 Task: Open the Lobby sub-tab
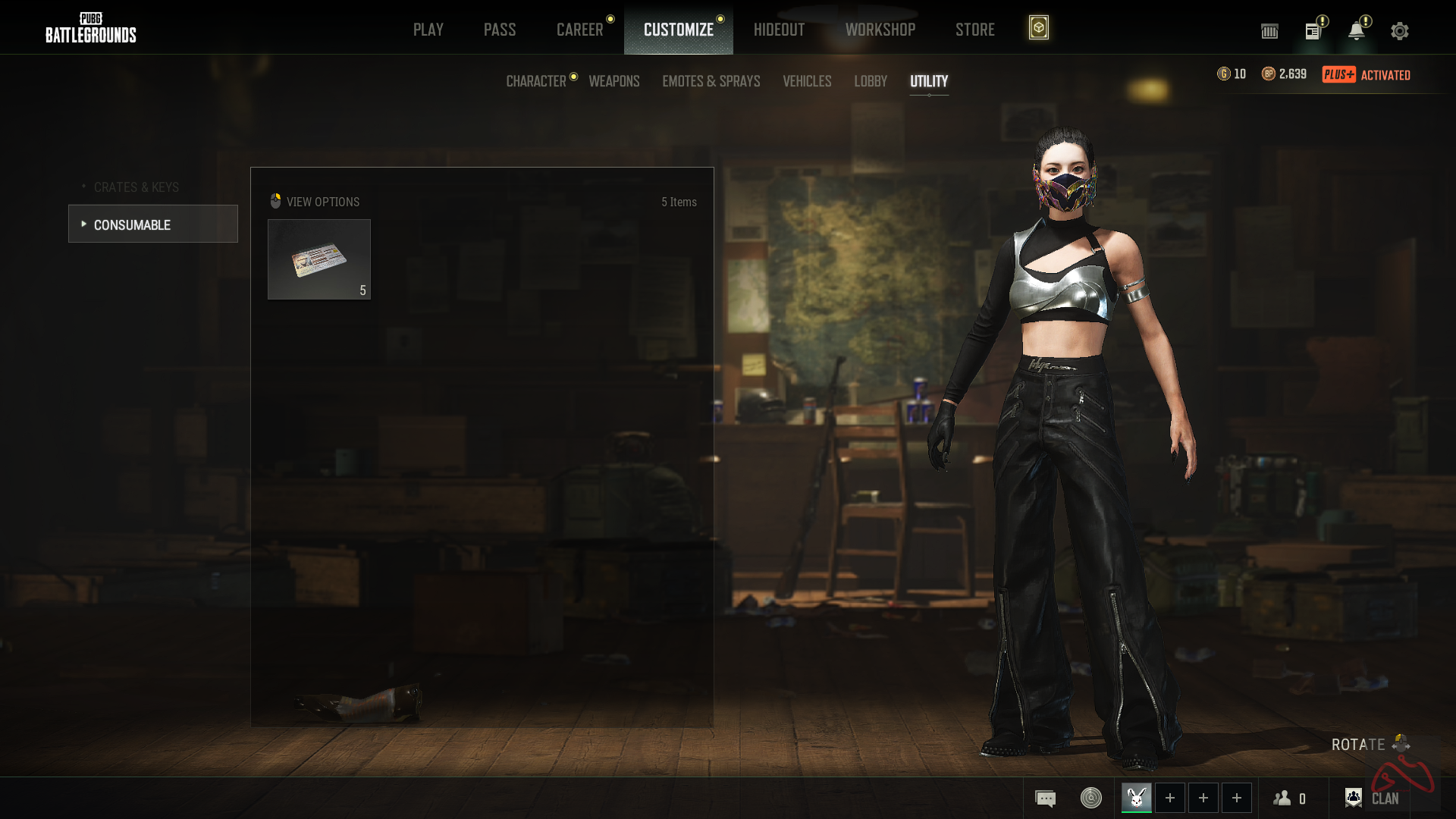click(870, 81)
